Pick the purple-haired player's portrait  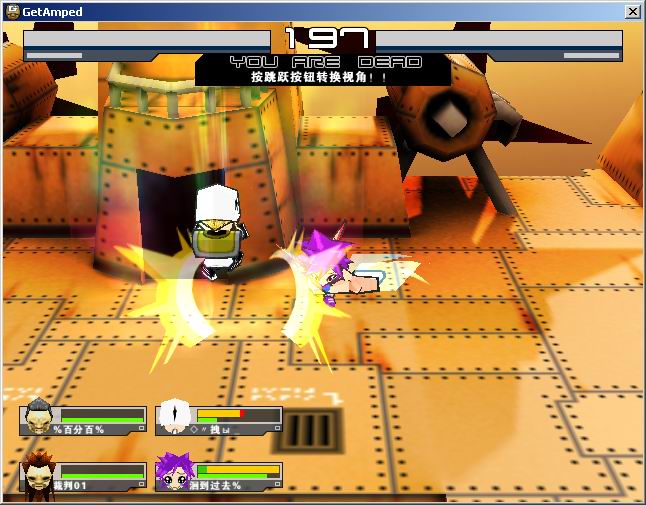click(x=175, y=472)
